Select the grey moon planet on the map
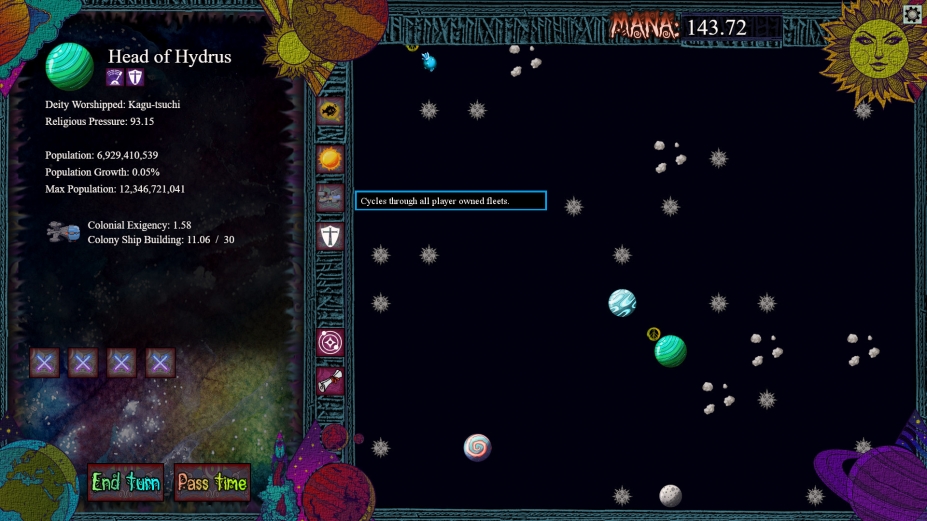 click(670, 495)
